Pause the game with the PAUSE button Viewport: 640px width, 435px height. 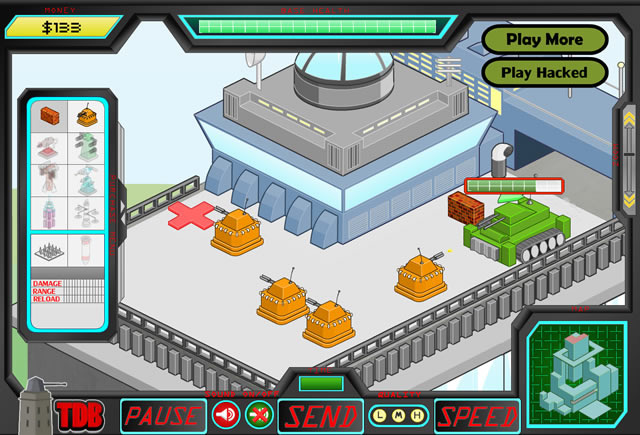point(162,415)
